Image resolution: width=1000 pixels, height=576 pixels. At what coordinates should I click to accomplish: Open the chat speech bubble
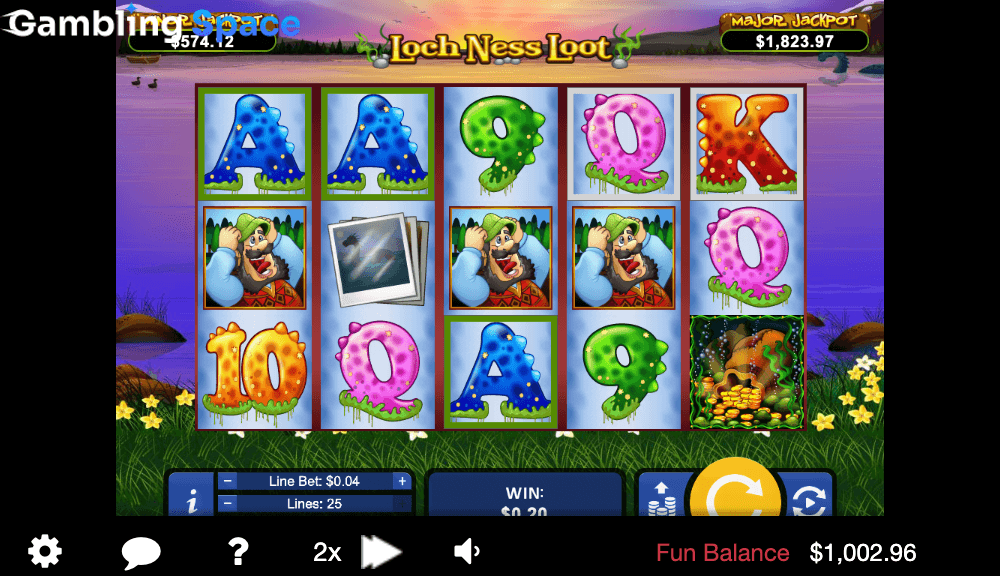coord(141,552)
